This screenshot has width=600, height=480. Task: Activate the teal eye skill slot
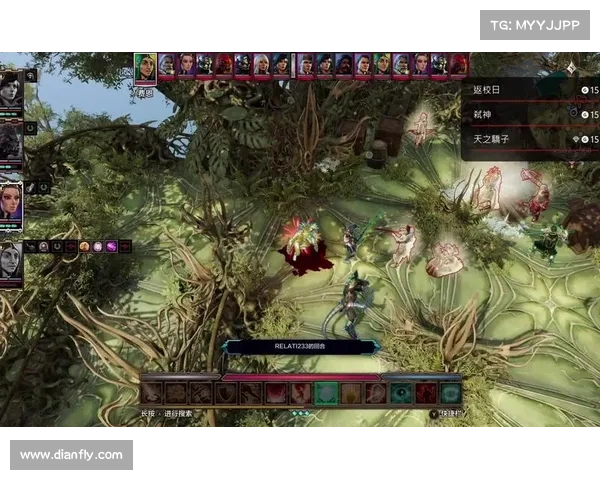[x=401, y=393]
